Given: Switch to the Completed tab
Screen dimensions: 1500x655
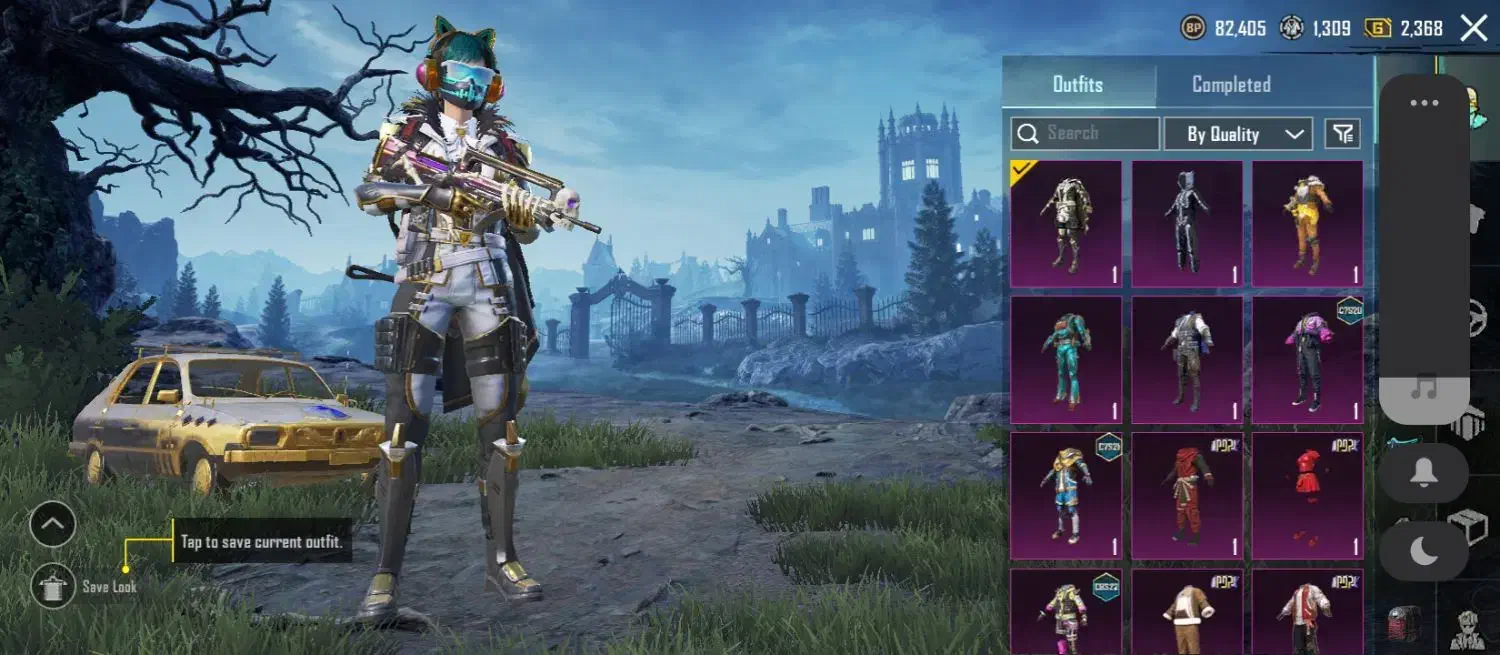Looking at the screenshot, I should point(1231,85).
